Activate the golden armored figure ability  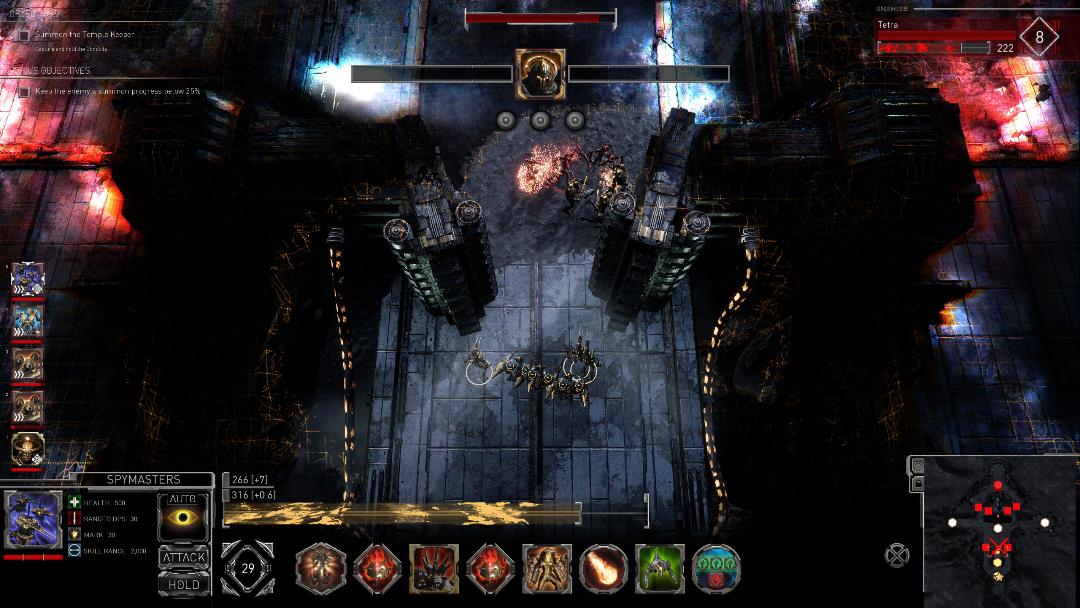pyautogui.click(x=547, y=569)
